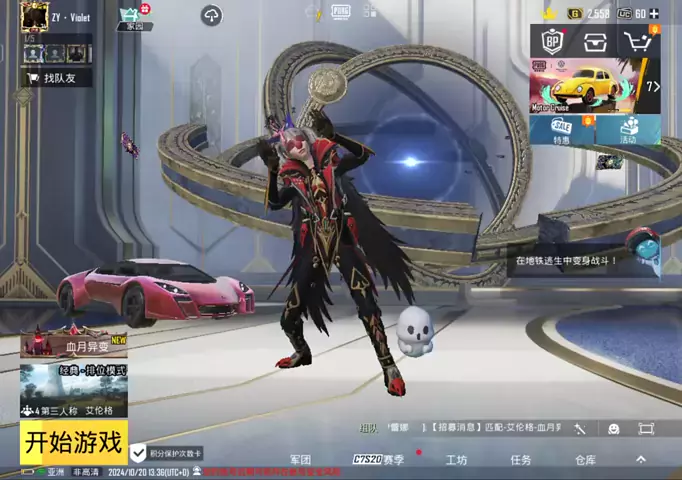Open the supply crate icon
Viewport: 682px width, 480px height.
click(596, 42)
